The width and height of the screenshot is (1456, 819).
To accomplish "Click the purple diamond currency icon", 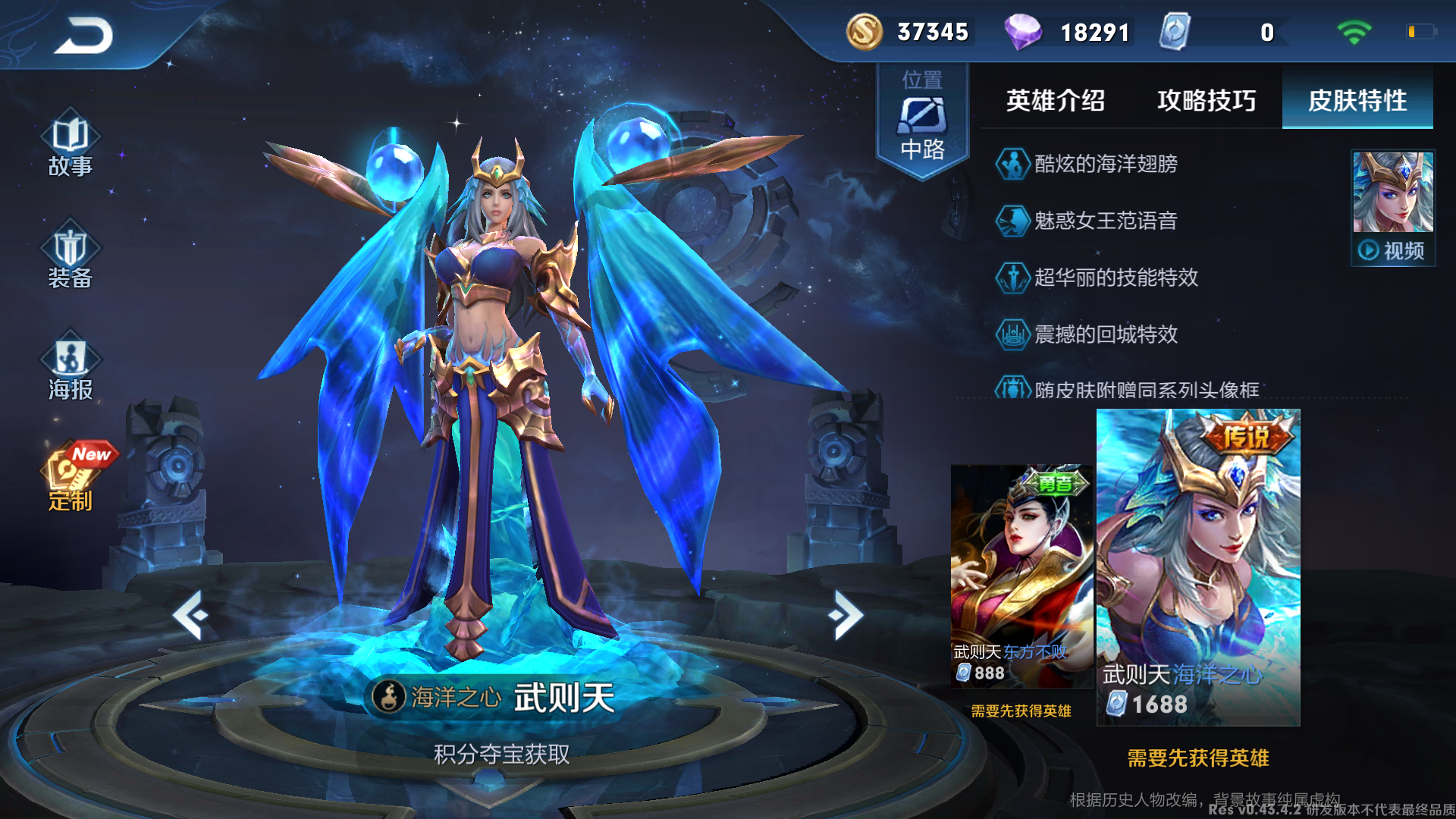I will (1025, 32).
